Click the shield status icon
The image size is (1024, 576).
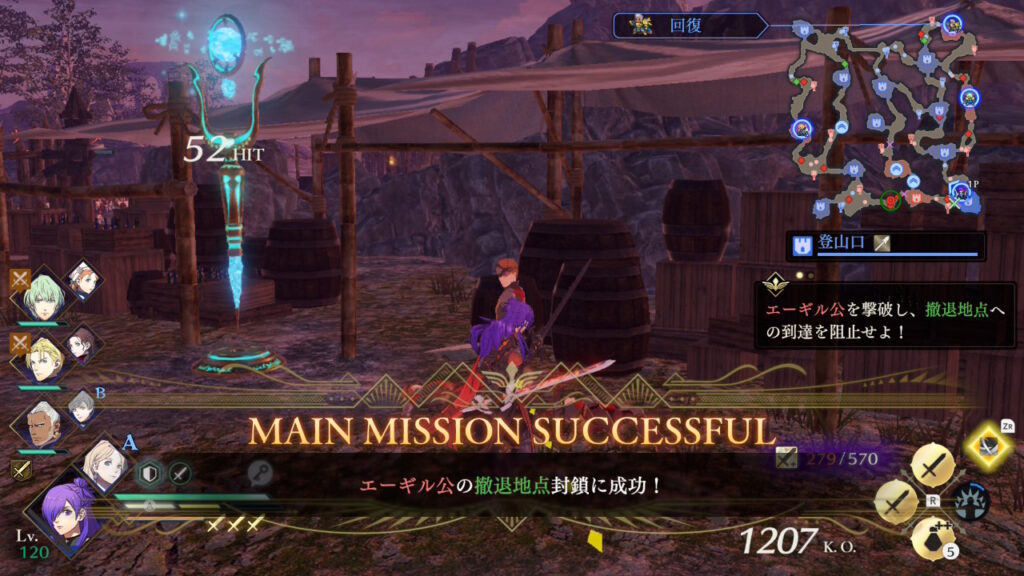pyautogui.click(x=150, y=473)
